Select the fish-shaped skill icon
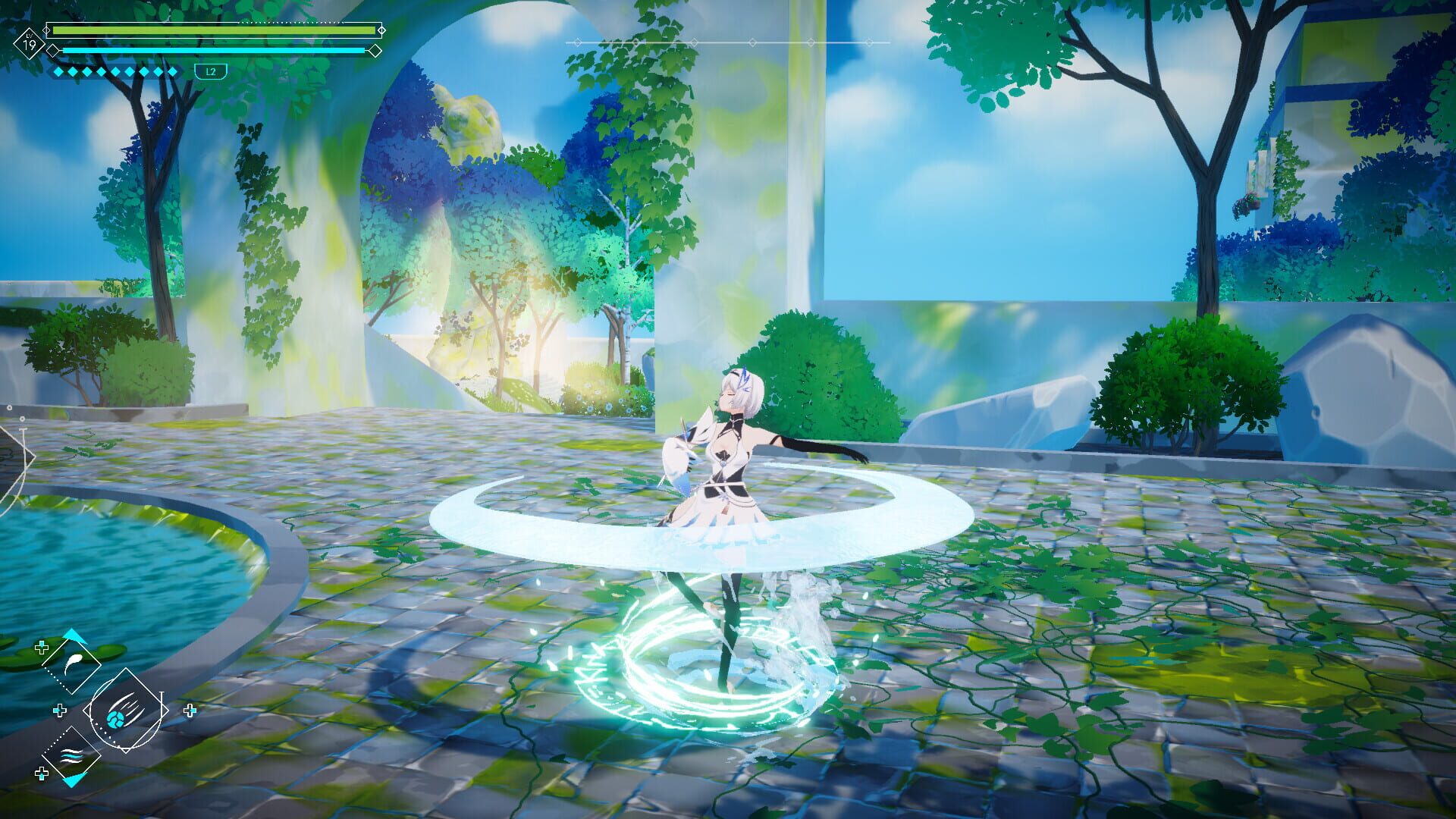The image size is (1456, 819). 71,664
